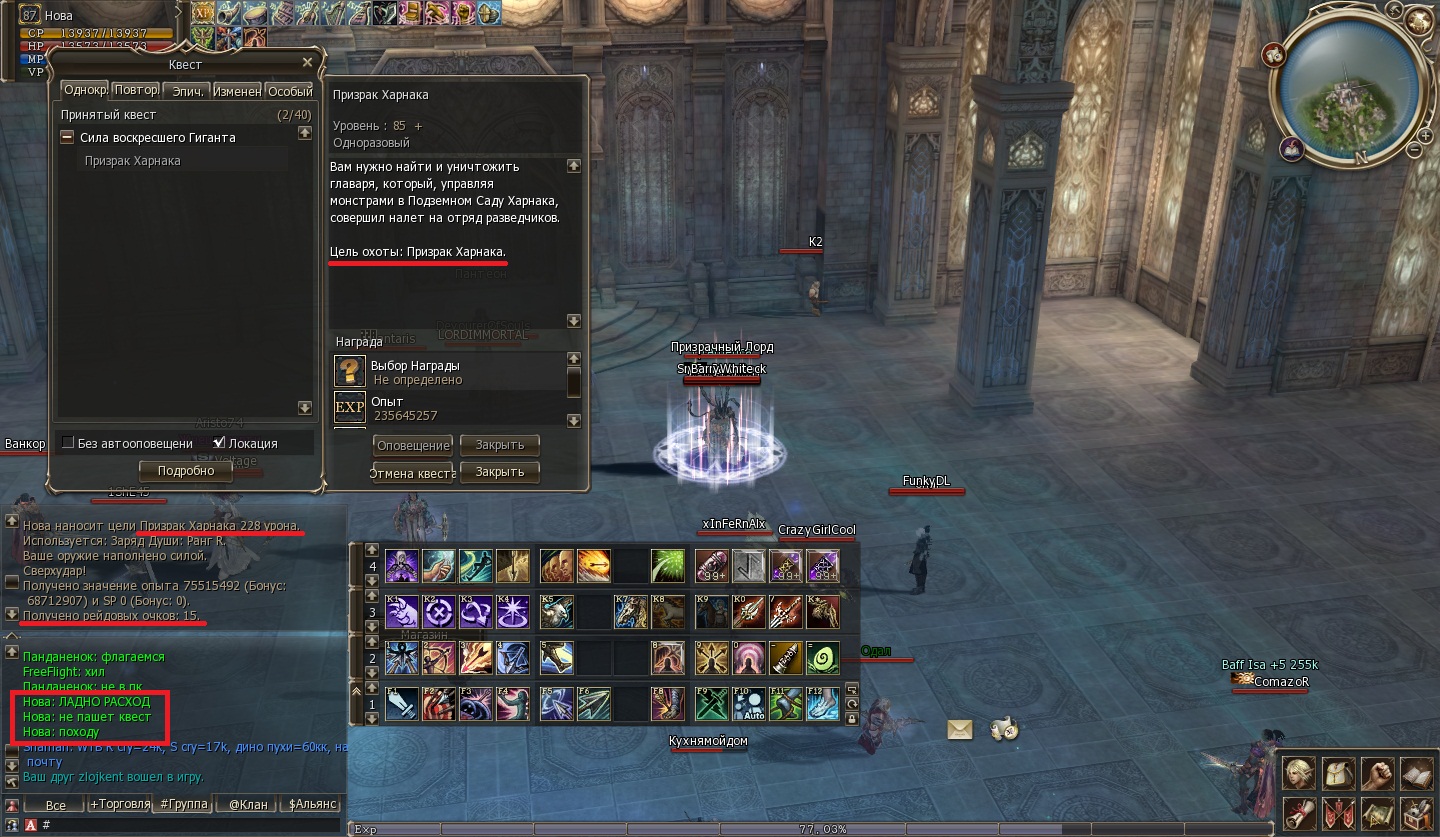Collapse the Сила воскресшего Гиганта quest group
The height and width of the screenshot is (837, 1440).
[x=67, y=137]
